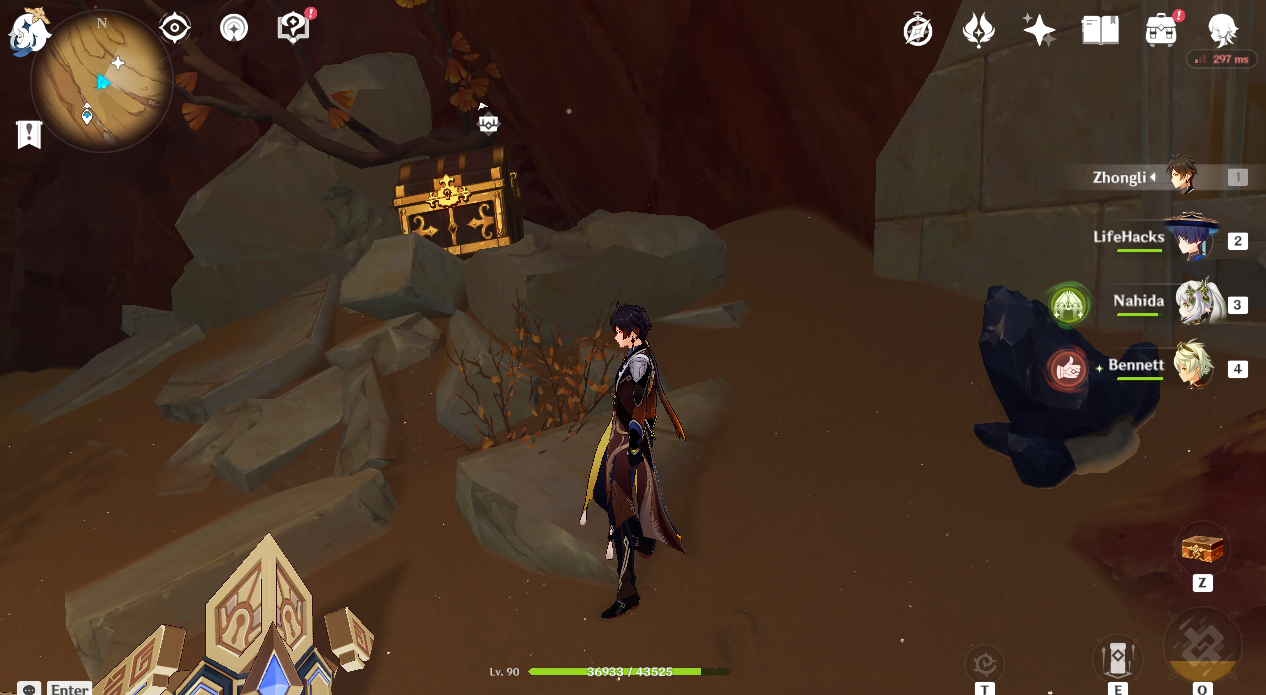The image size is (1266, 695).
Task: Open the Paimon menu
Action: click(x=29, y=31)
